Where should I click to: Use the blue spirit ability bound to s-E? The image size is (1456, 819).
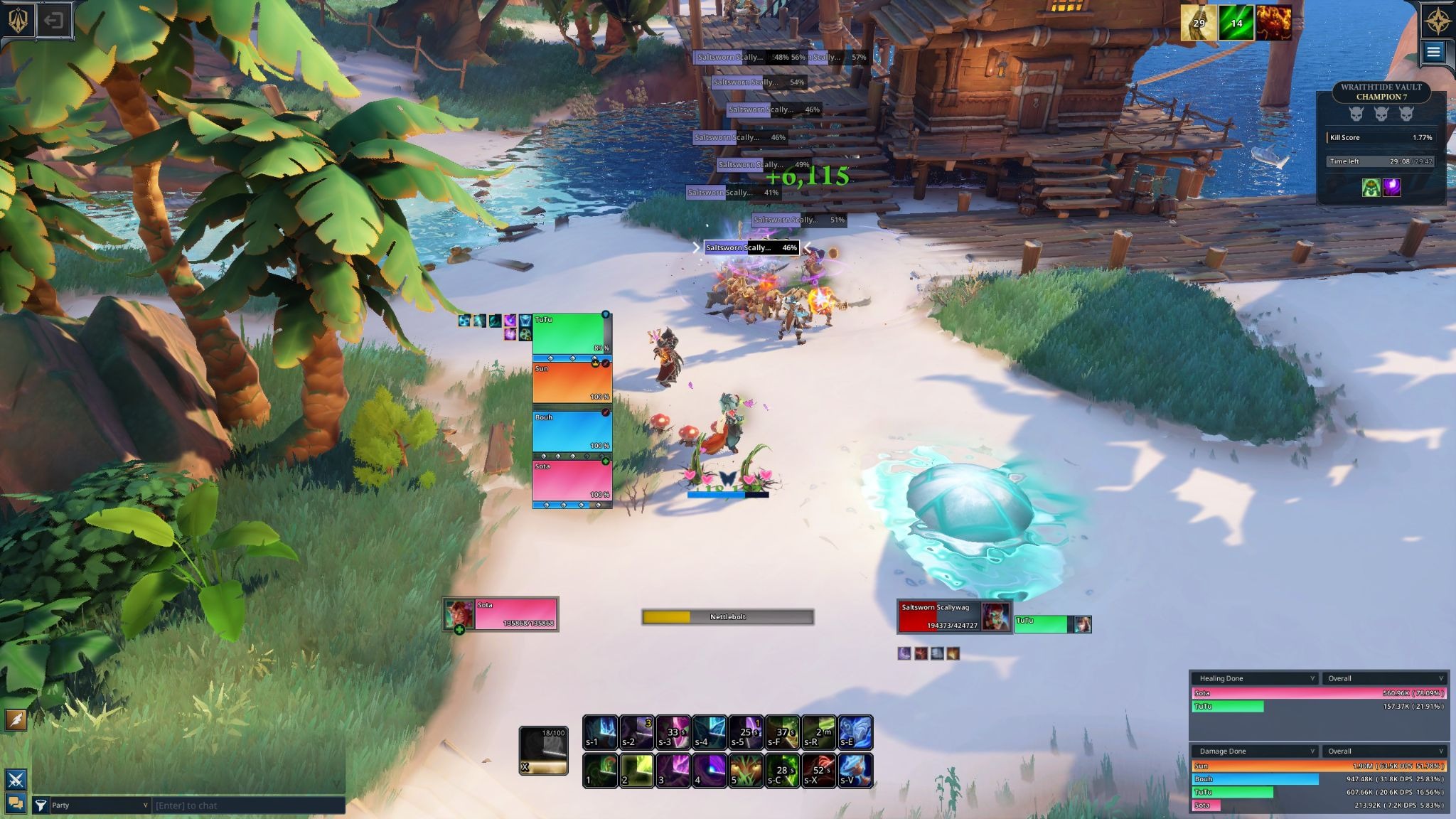[x=855, y=732]
